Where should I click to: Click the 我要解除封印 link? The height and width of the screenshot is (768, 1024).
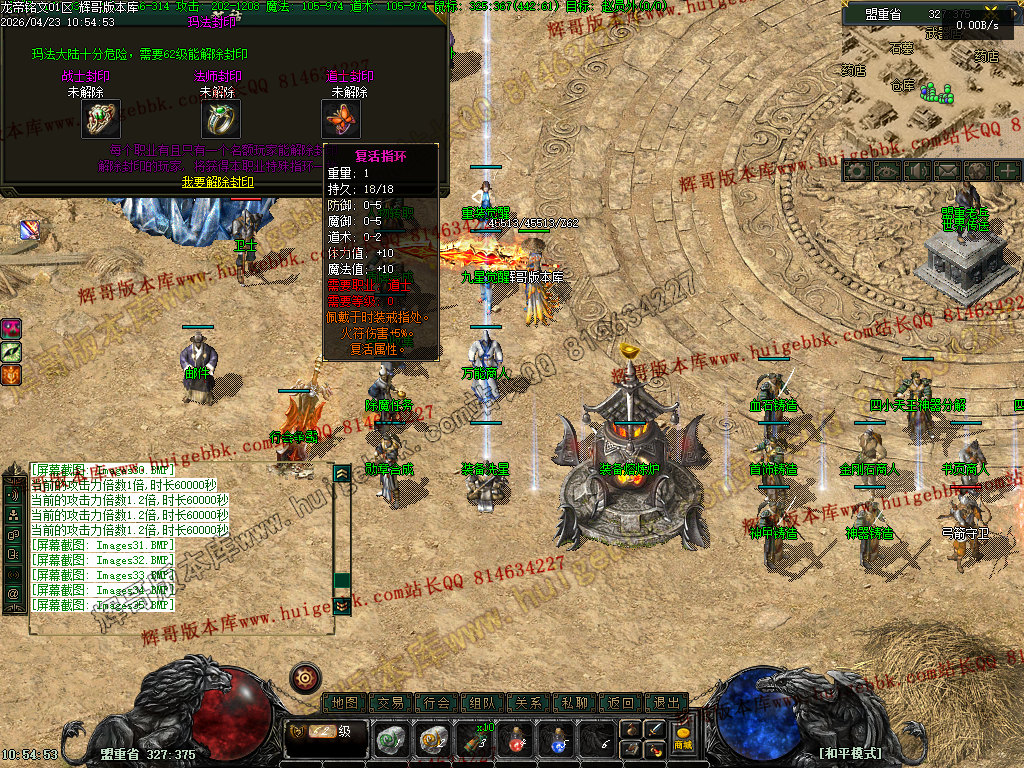click(217, 182)
